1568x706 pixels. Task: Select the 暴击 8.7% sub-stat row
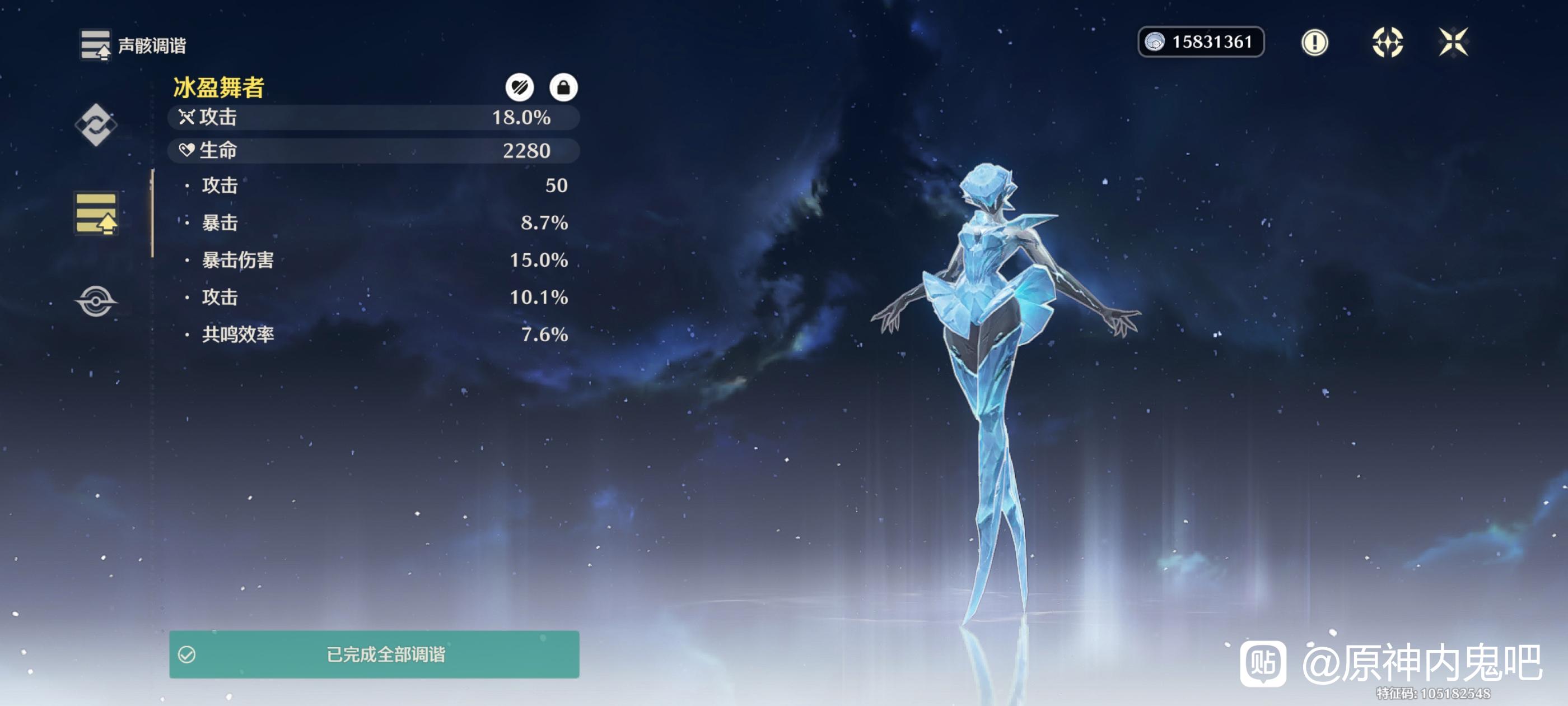[375, 223]
